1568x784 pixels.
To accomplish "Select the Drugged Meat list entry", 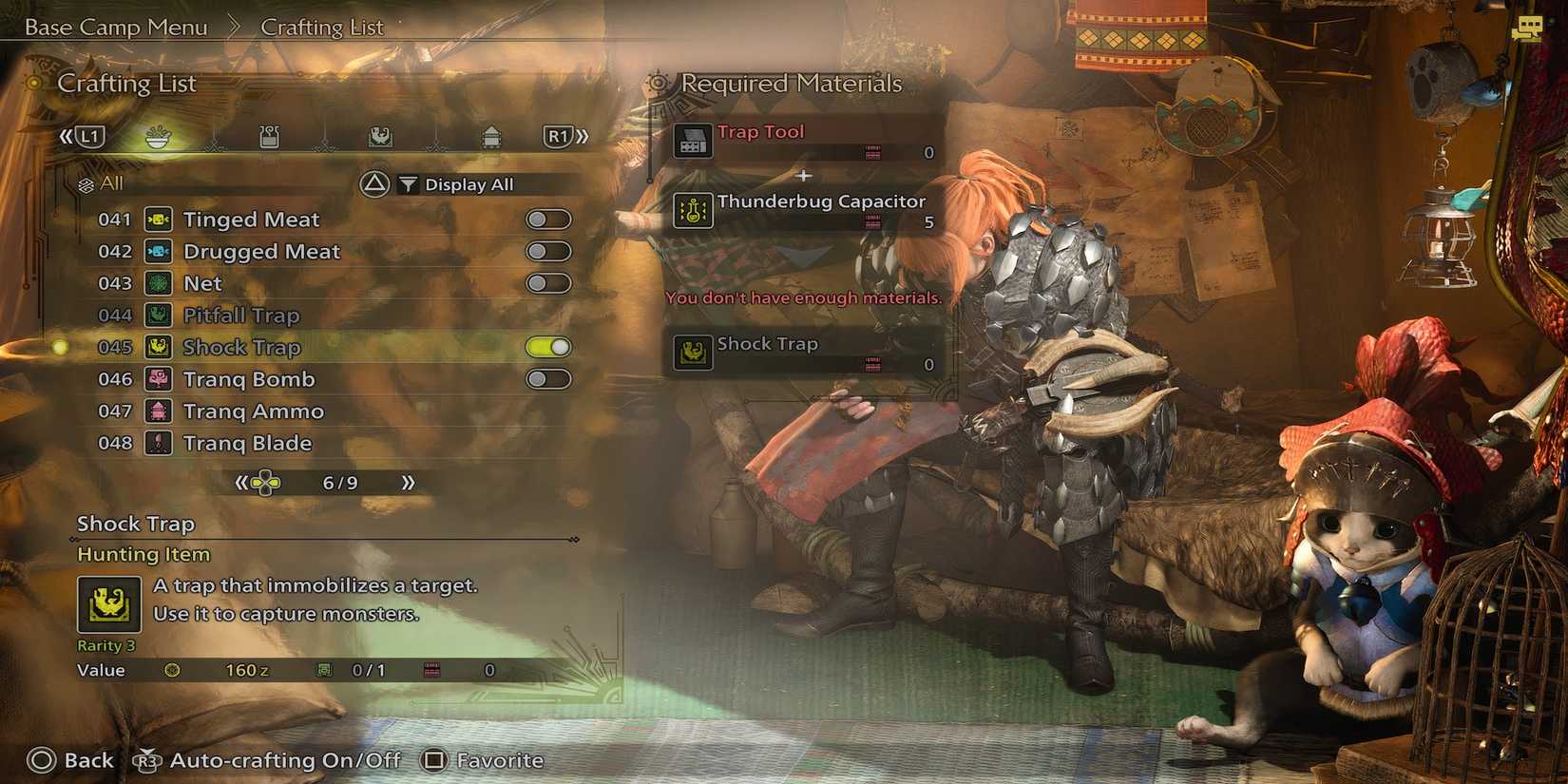I will (261, 251).
